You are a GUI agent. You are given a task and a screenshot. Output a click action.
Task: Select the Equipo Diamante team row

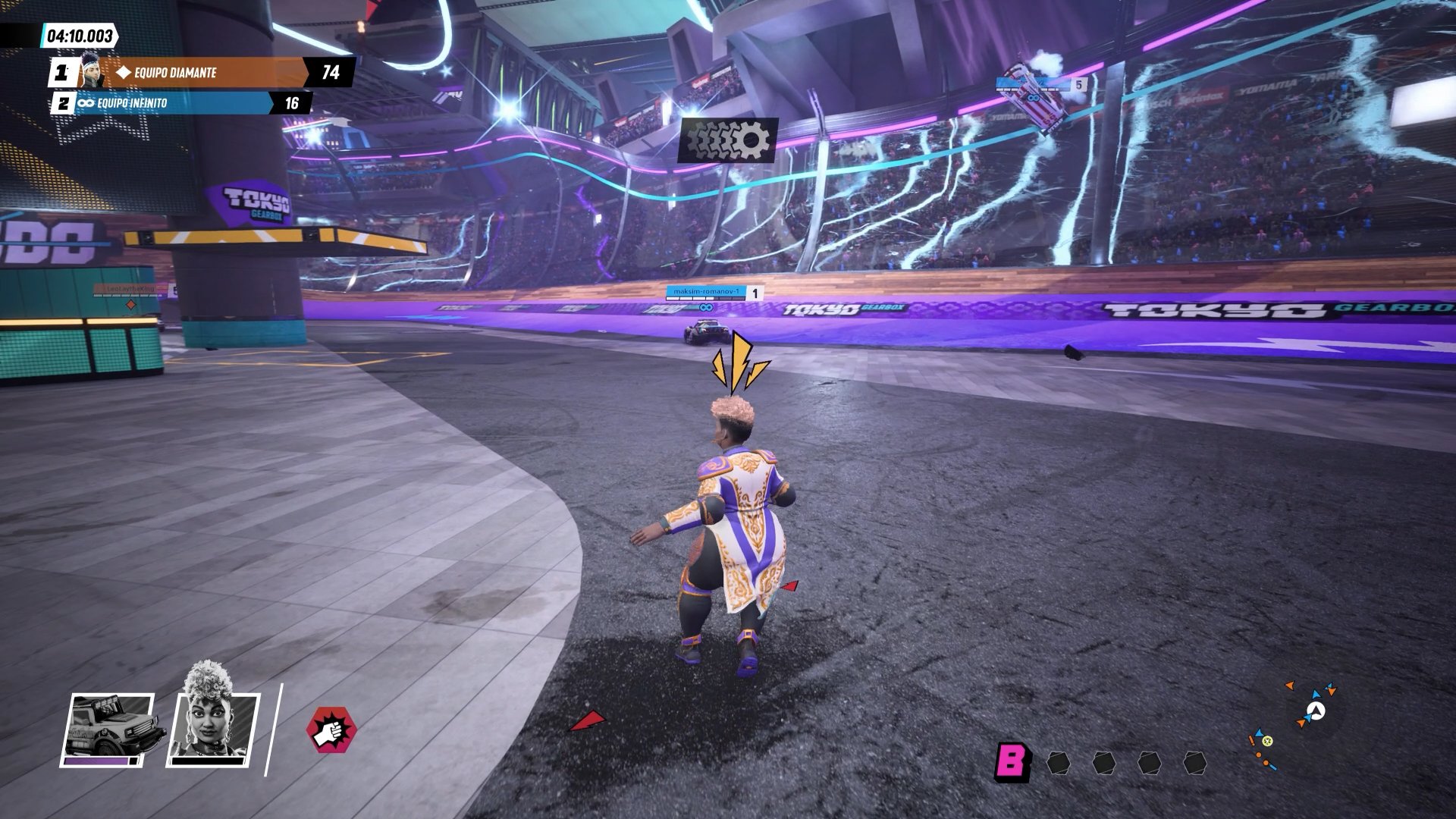click(202, 73)
